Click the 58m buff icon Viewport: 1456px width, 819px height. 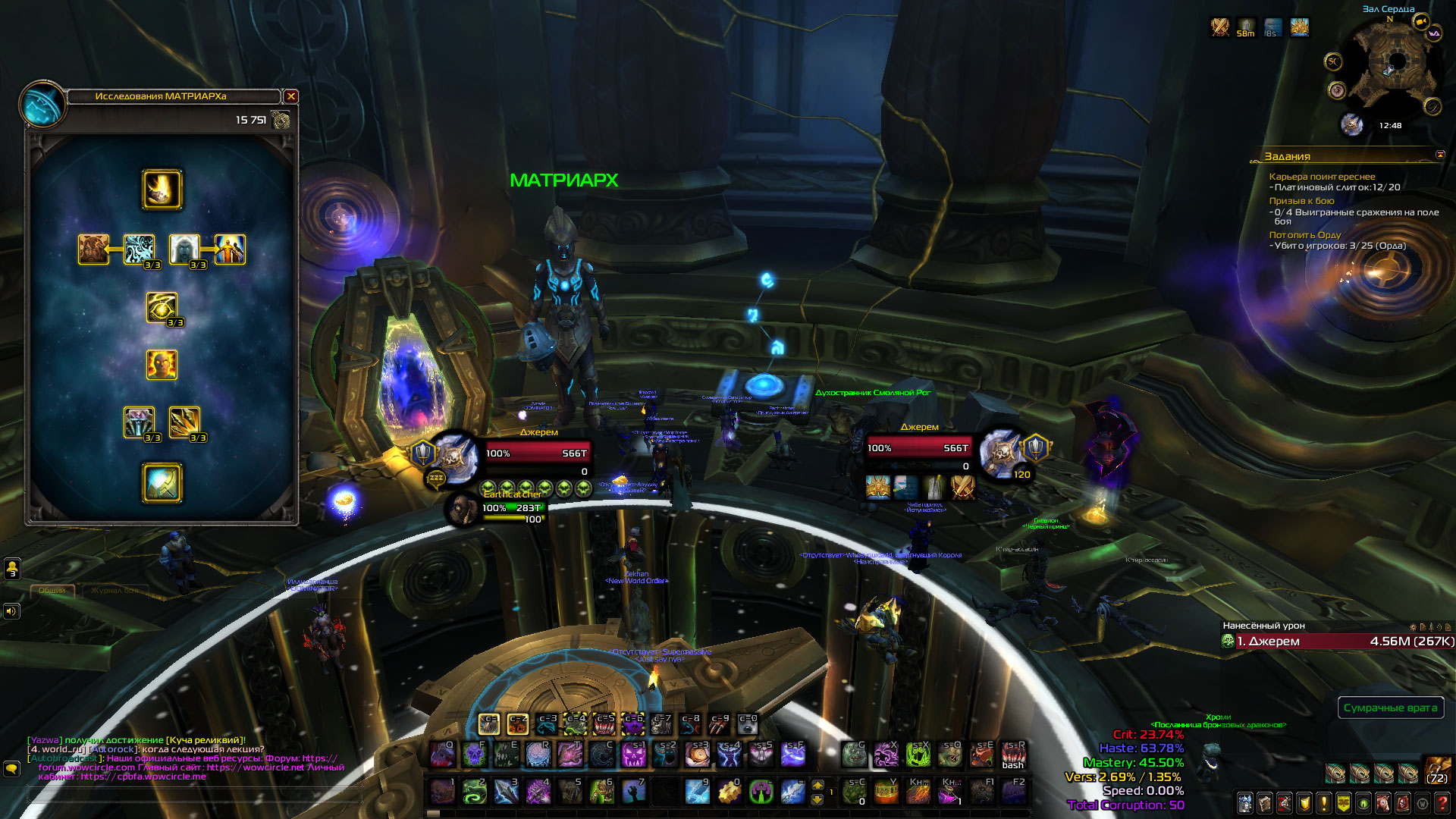1245,28
